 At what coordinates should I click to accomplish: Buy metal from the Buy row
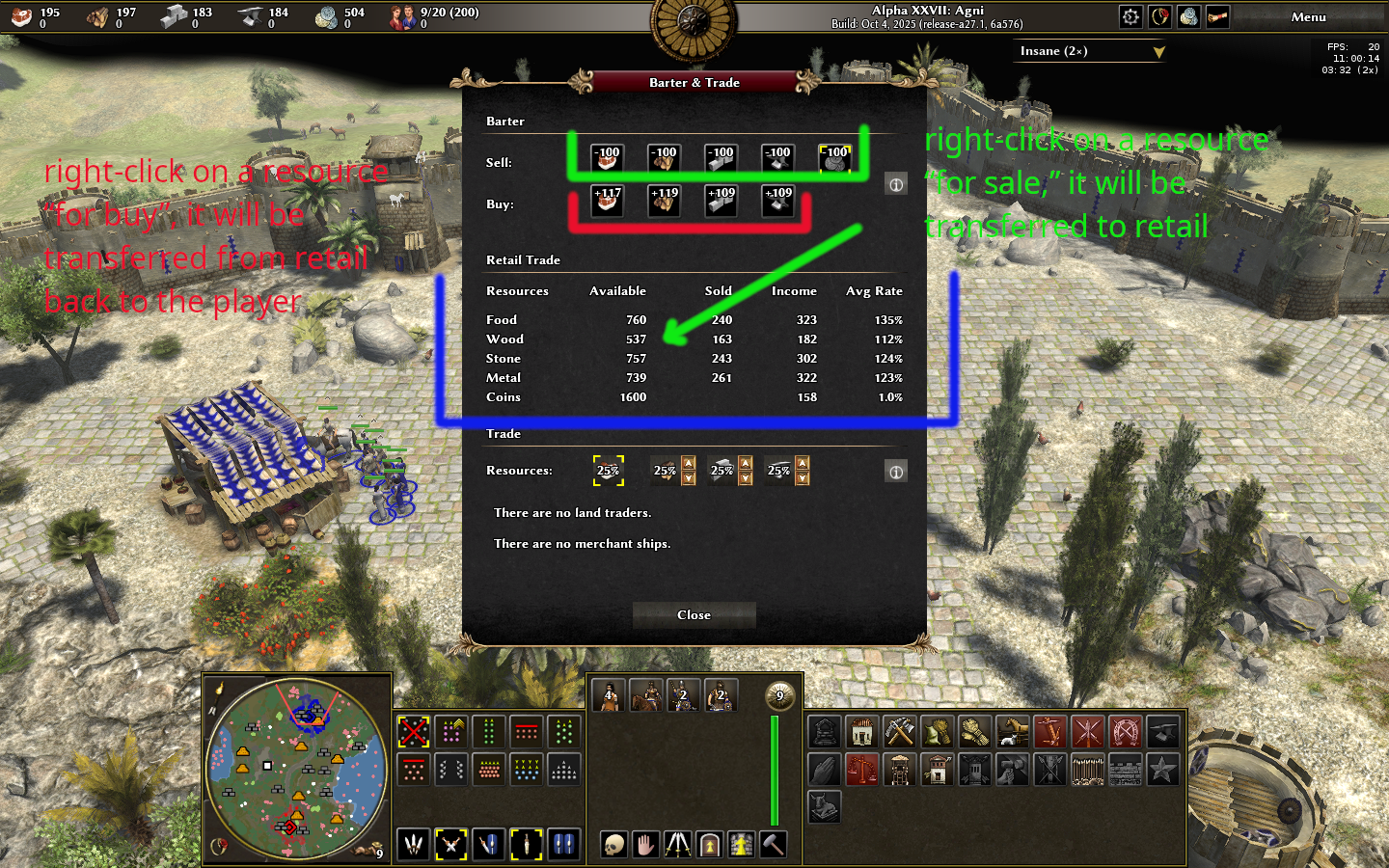click(778, 201)
